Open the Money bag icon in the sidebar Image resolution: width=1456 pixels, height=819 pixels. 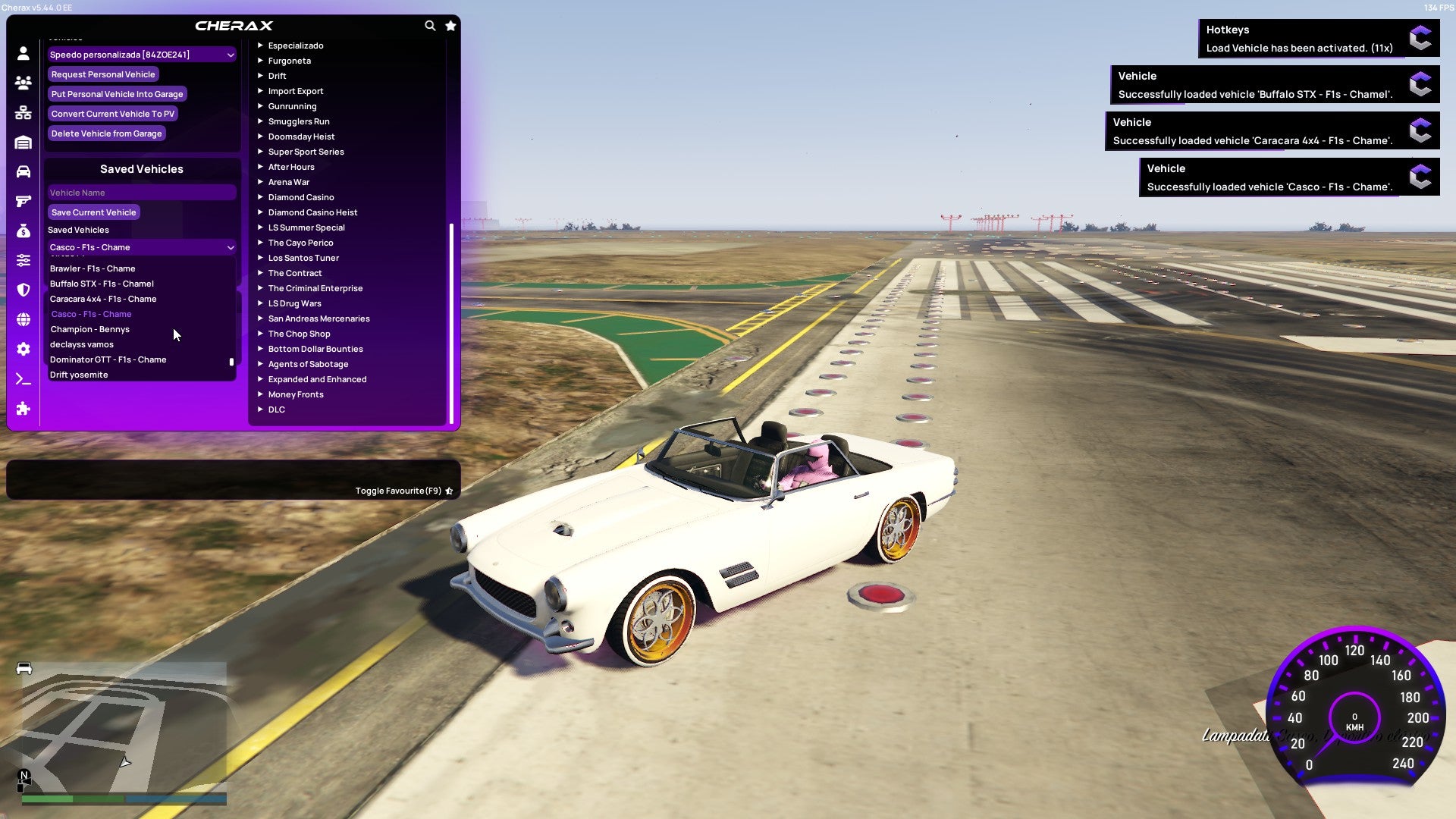tap(23, 231)
